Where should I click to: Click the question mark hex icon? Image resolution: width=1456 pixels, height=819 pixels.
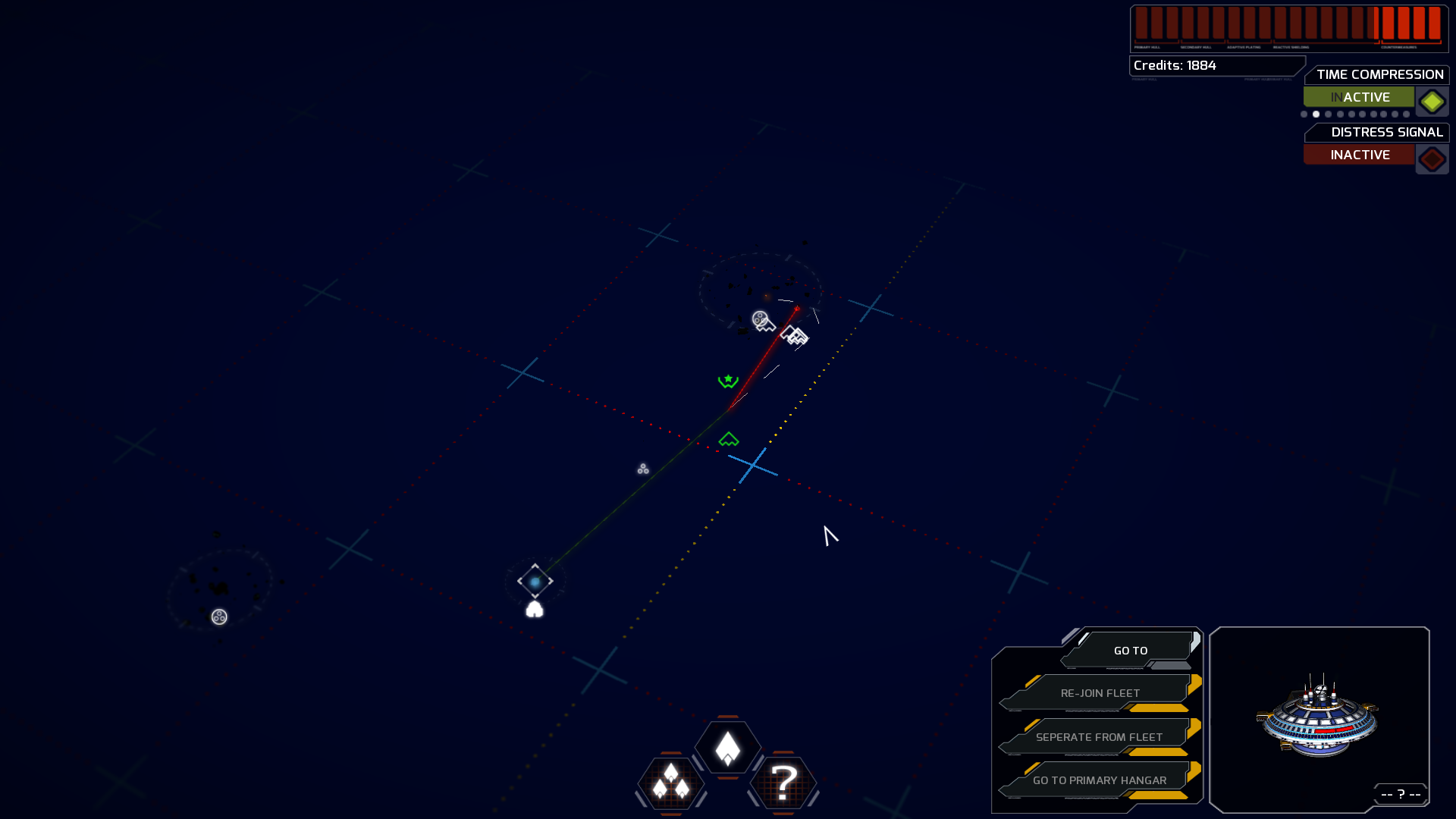click(784, 786)
